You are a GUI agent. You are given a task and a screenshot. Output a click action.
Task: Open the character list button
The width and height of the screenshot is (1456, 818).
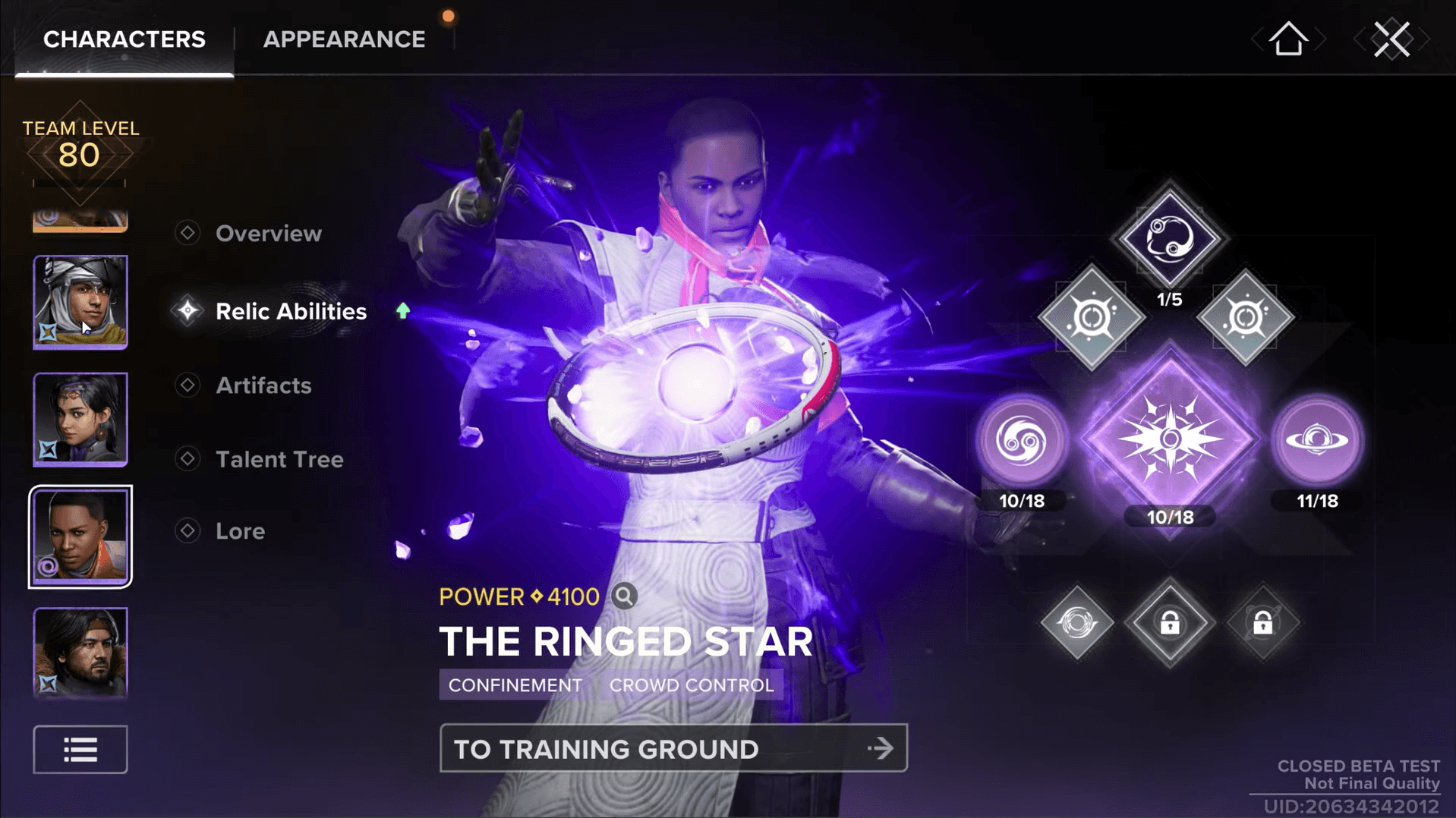[x=80, y=750]
